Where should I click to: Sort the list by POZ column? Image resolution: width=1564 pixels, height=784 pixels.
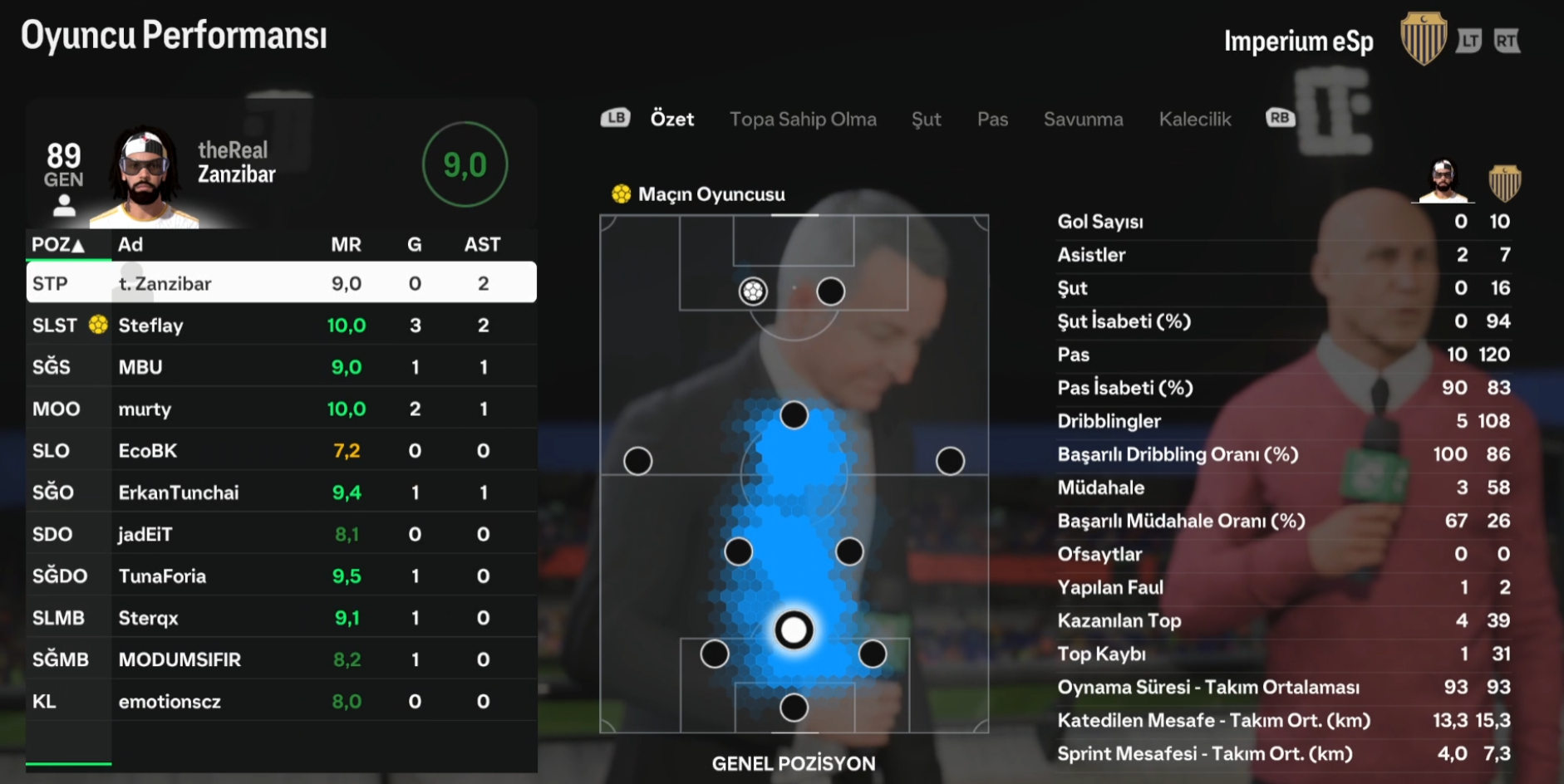tap(58, 245)
